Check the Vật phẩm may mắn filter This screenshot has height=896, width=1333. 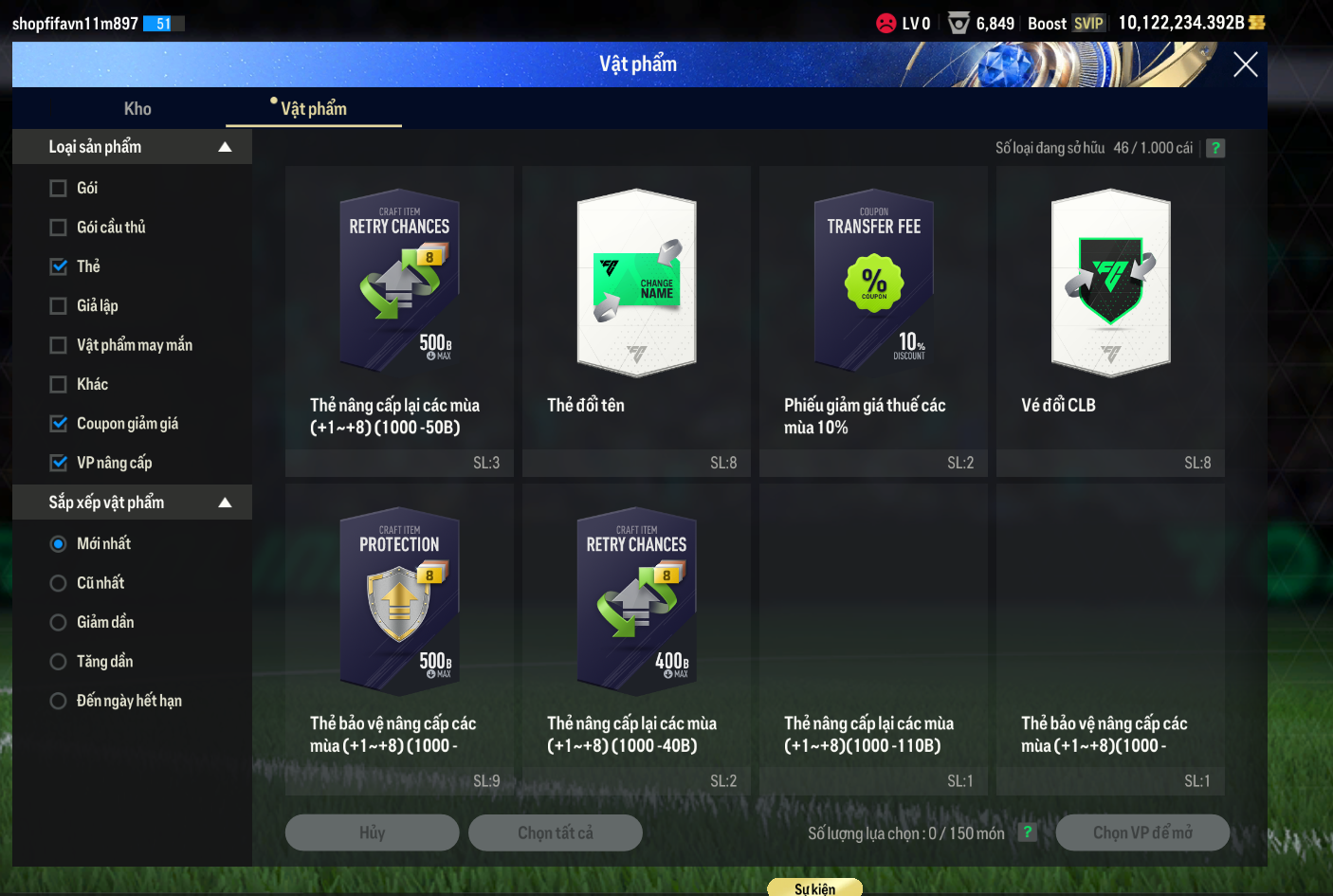59,345
